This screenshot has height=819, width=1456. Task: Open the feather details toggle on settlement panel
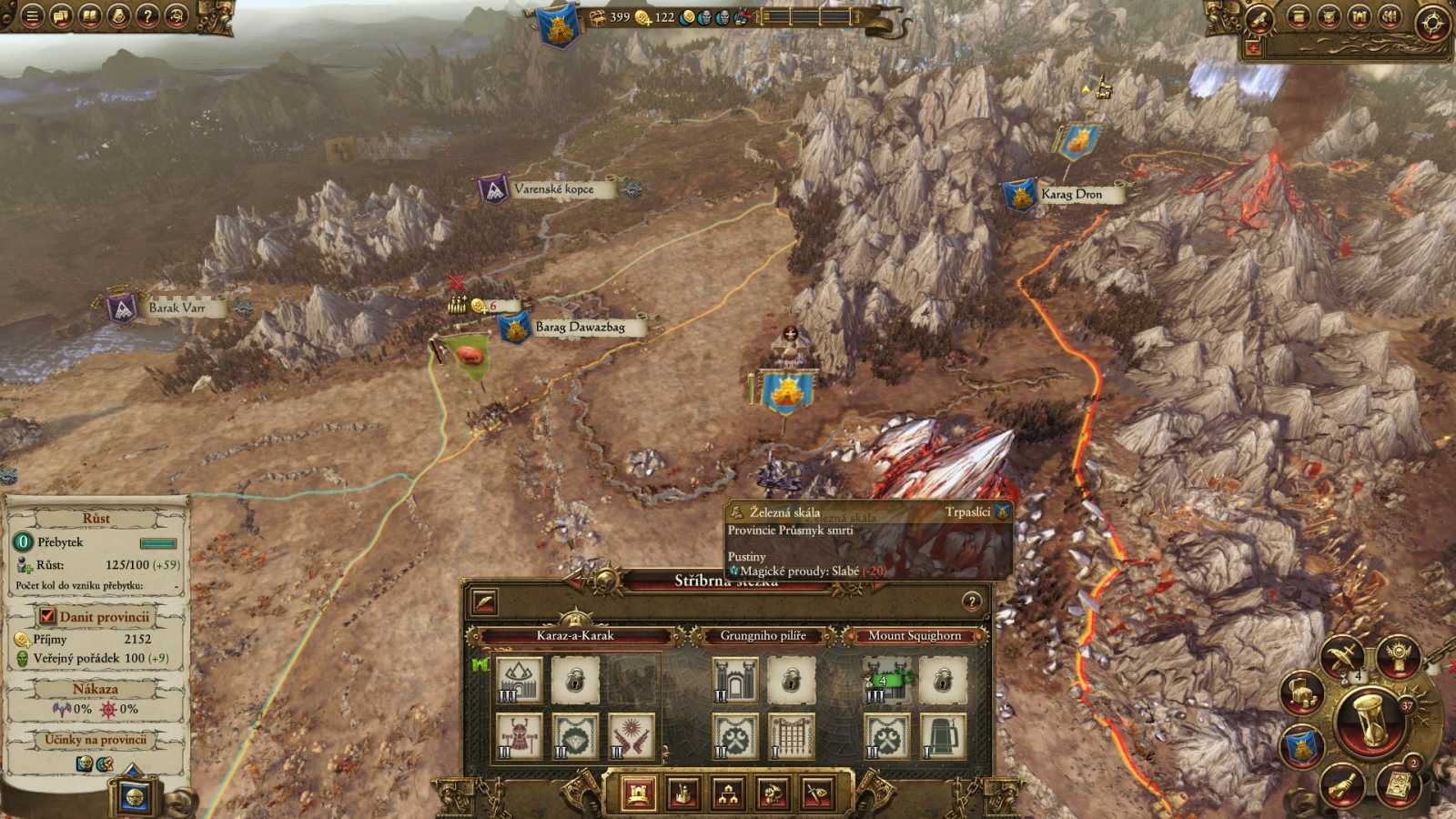484,602
